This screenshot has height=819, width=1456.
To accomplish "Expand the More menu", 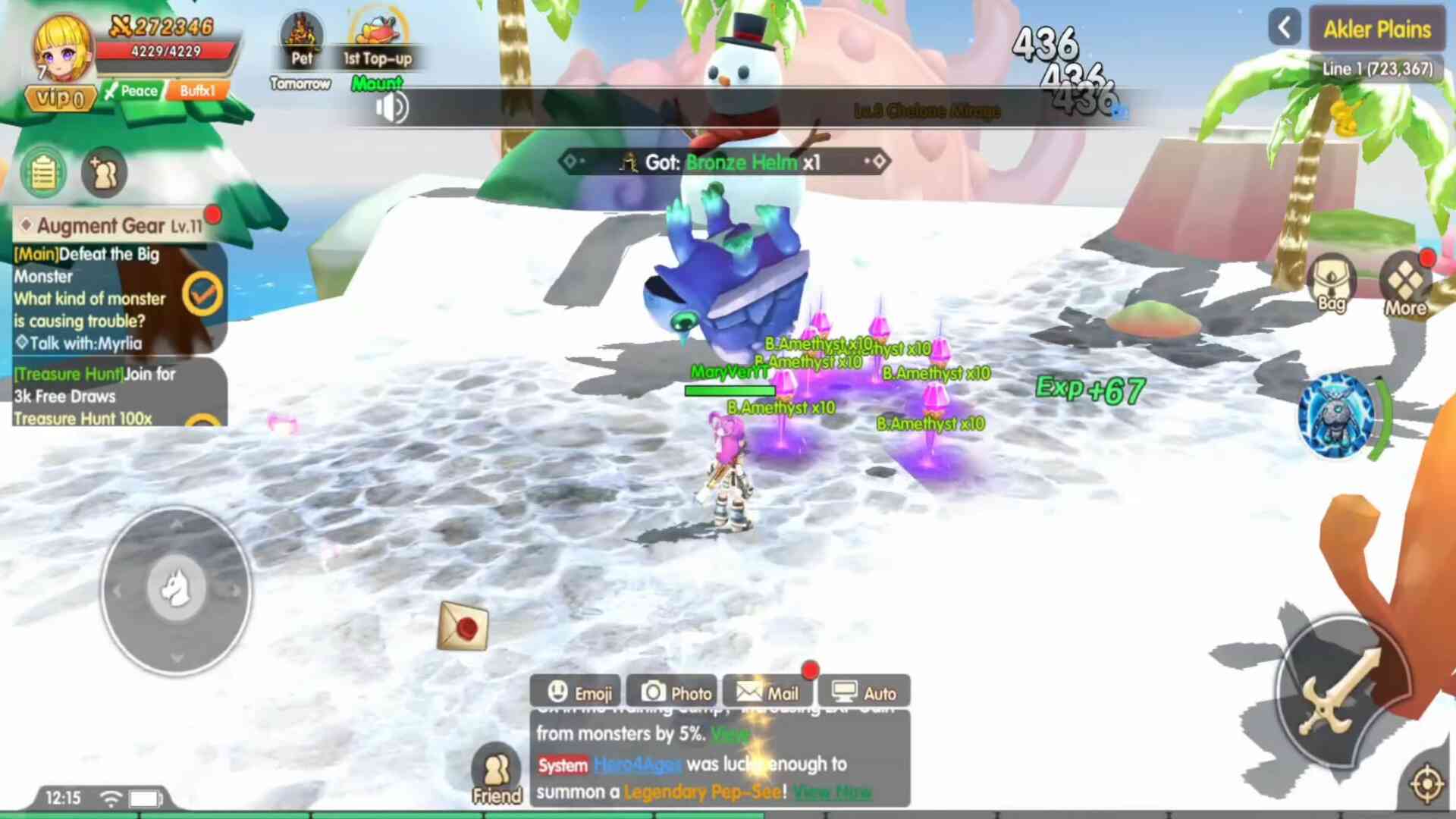I will point(1405,284).
